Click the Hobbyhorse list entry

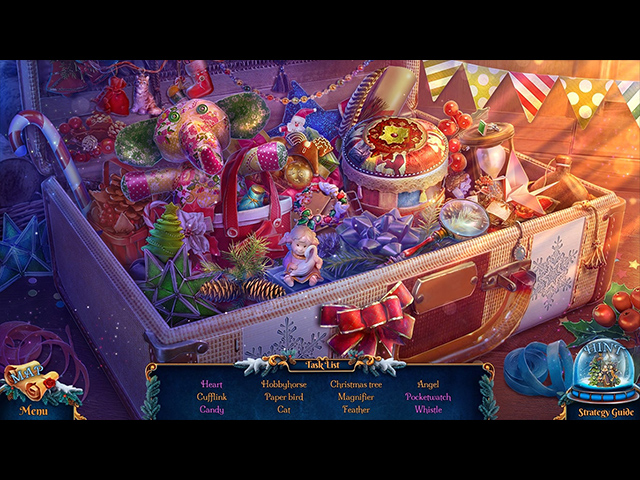284,384
